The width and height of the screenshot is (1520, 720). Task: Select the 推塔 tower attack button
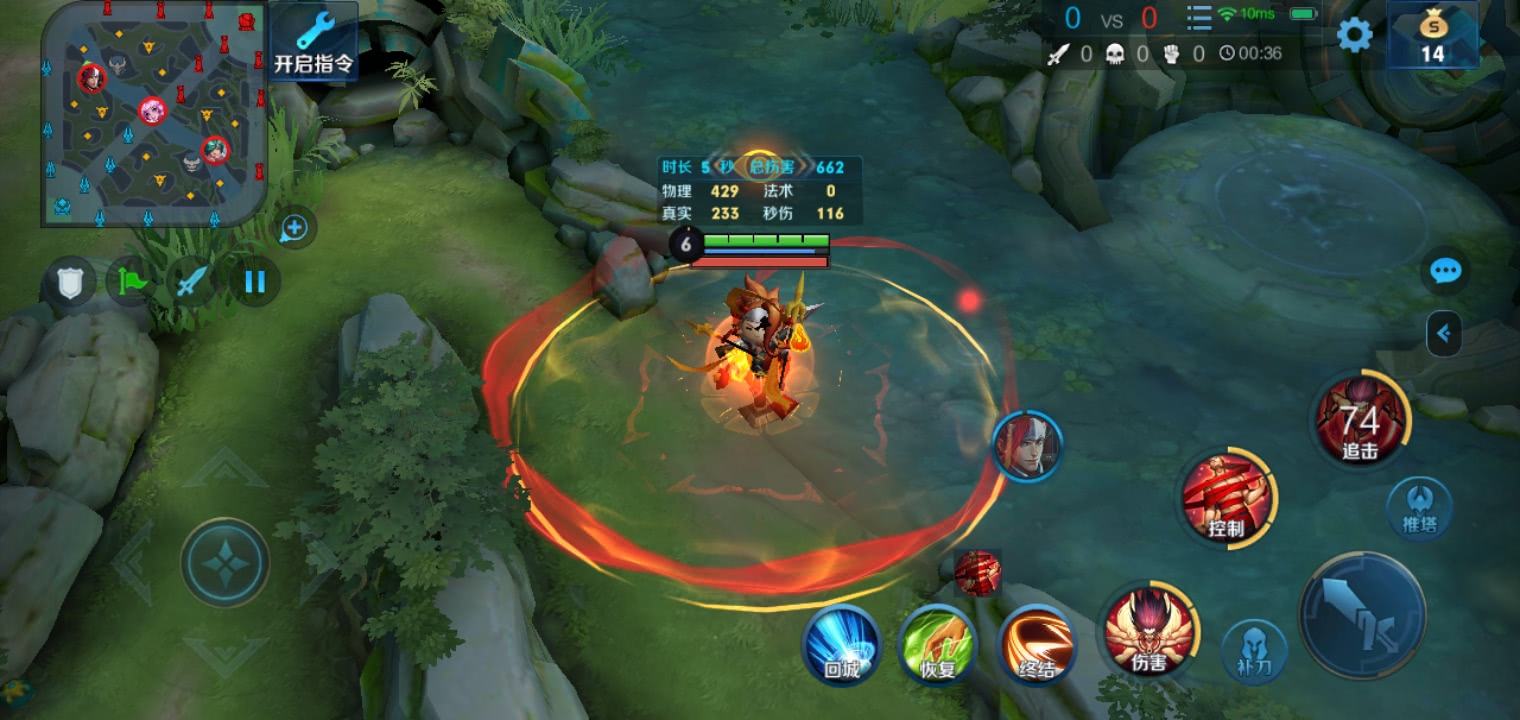[1419, 507]
